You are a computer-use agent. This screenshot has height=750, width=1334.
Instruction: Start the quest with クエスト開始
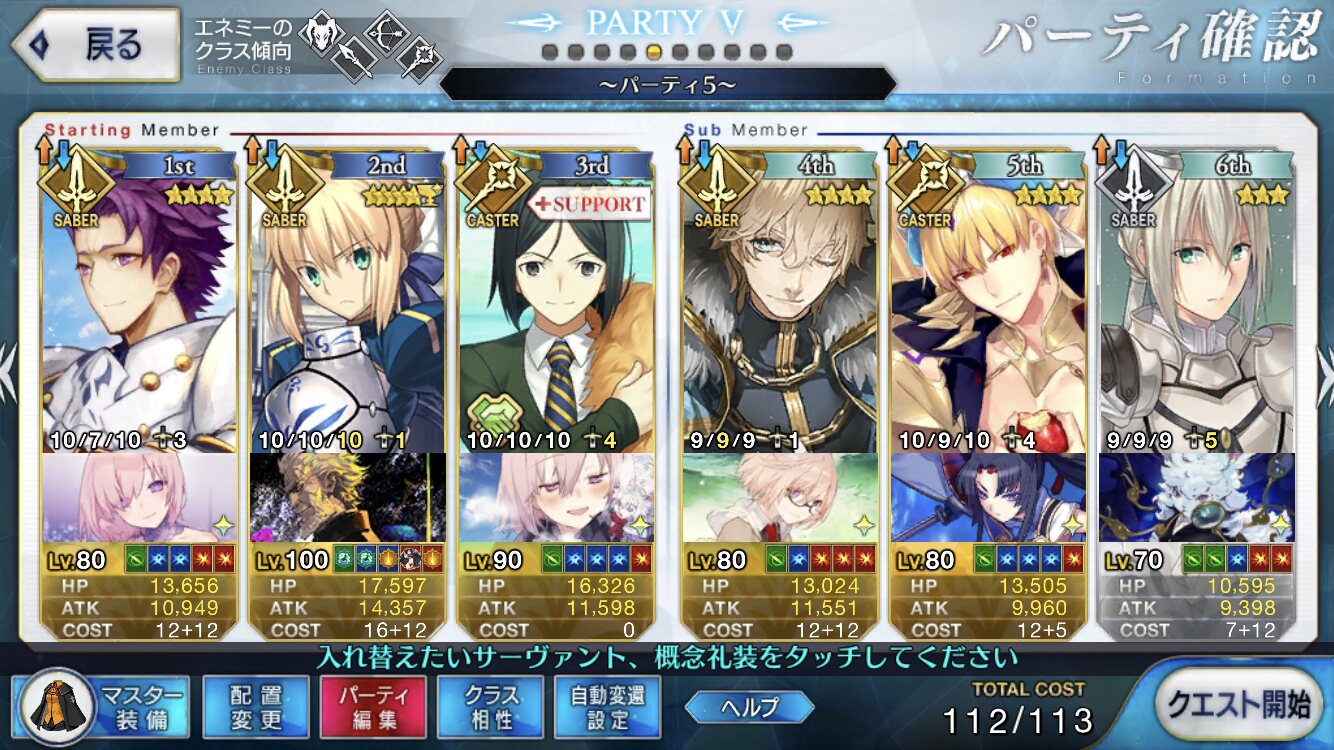1242,707
